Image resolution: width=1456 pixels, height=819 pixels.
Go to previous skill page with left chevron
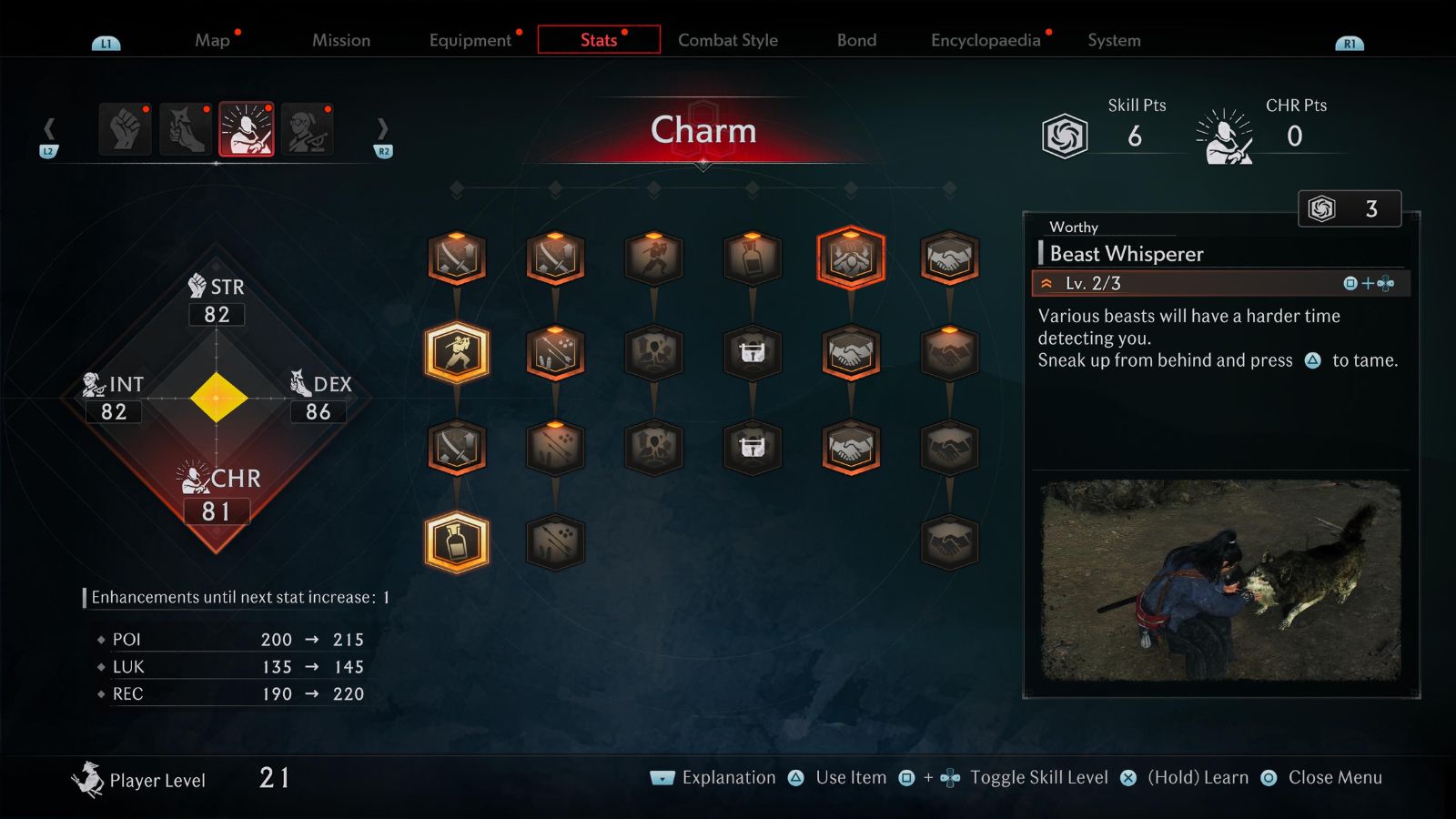click(50, 129)
